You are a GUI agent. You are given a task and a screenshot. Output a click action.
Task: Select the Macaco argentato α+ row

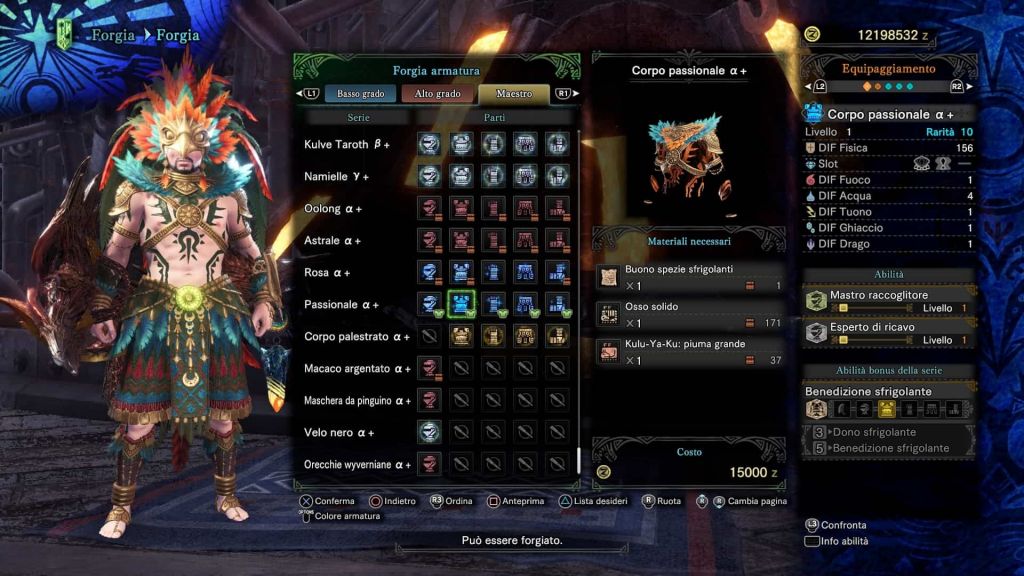click(x=357, y=369)
